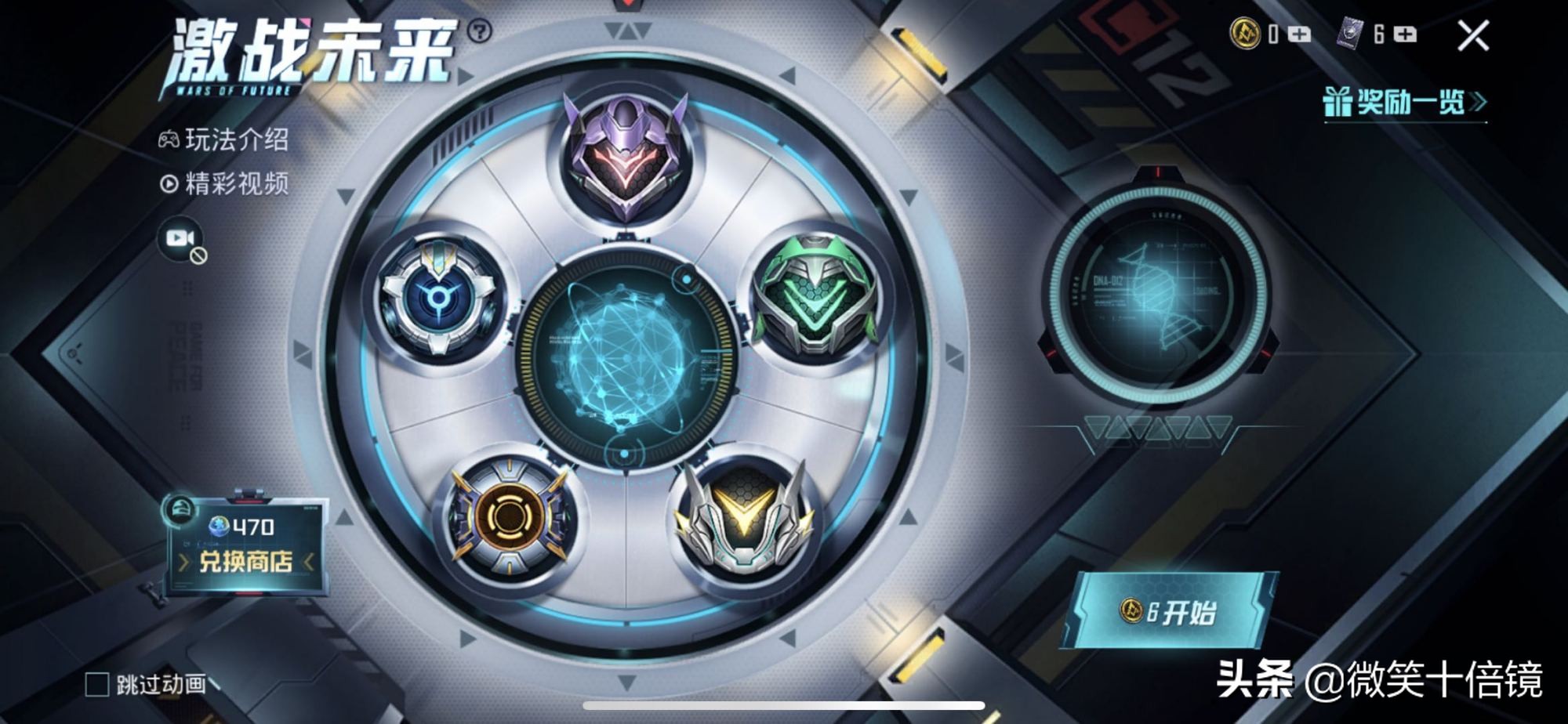Close the 激战未来 event screen
This screenshot has width=1568, height=724.
[x=1472, y=36]
